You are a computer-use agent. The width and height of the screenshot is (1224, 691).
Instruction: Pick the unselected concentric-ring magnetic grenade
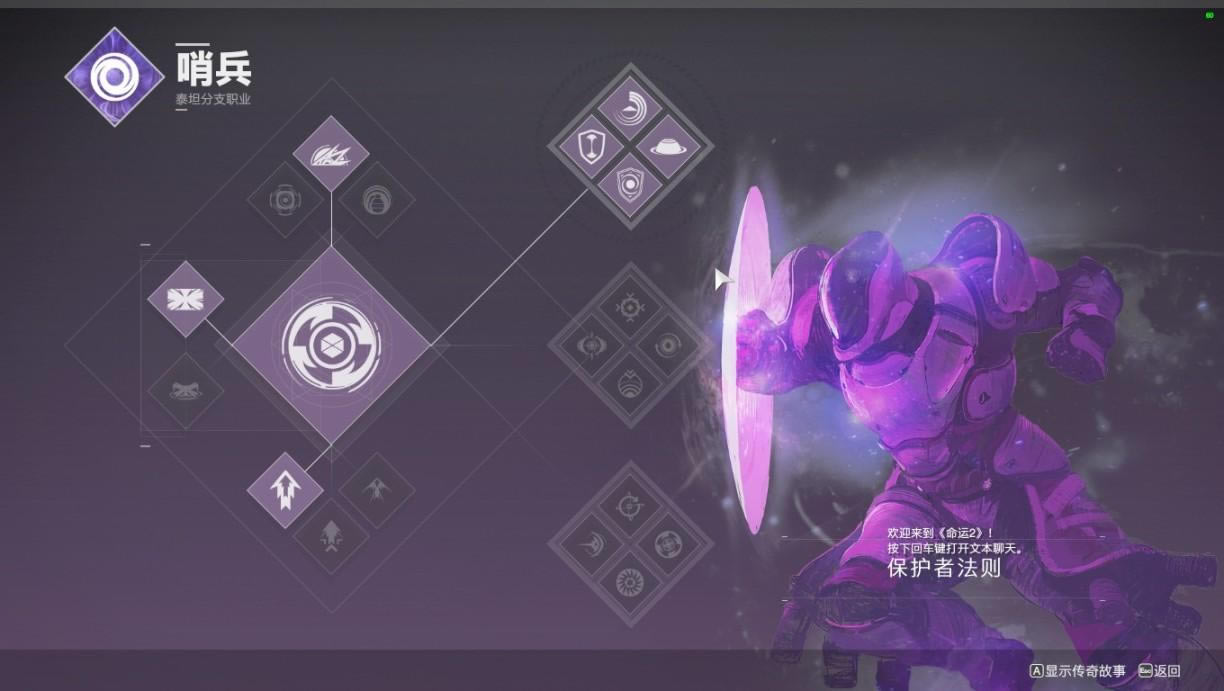pos(285,200)
